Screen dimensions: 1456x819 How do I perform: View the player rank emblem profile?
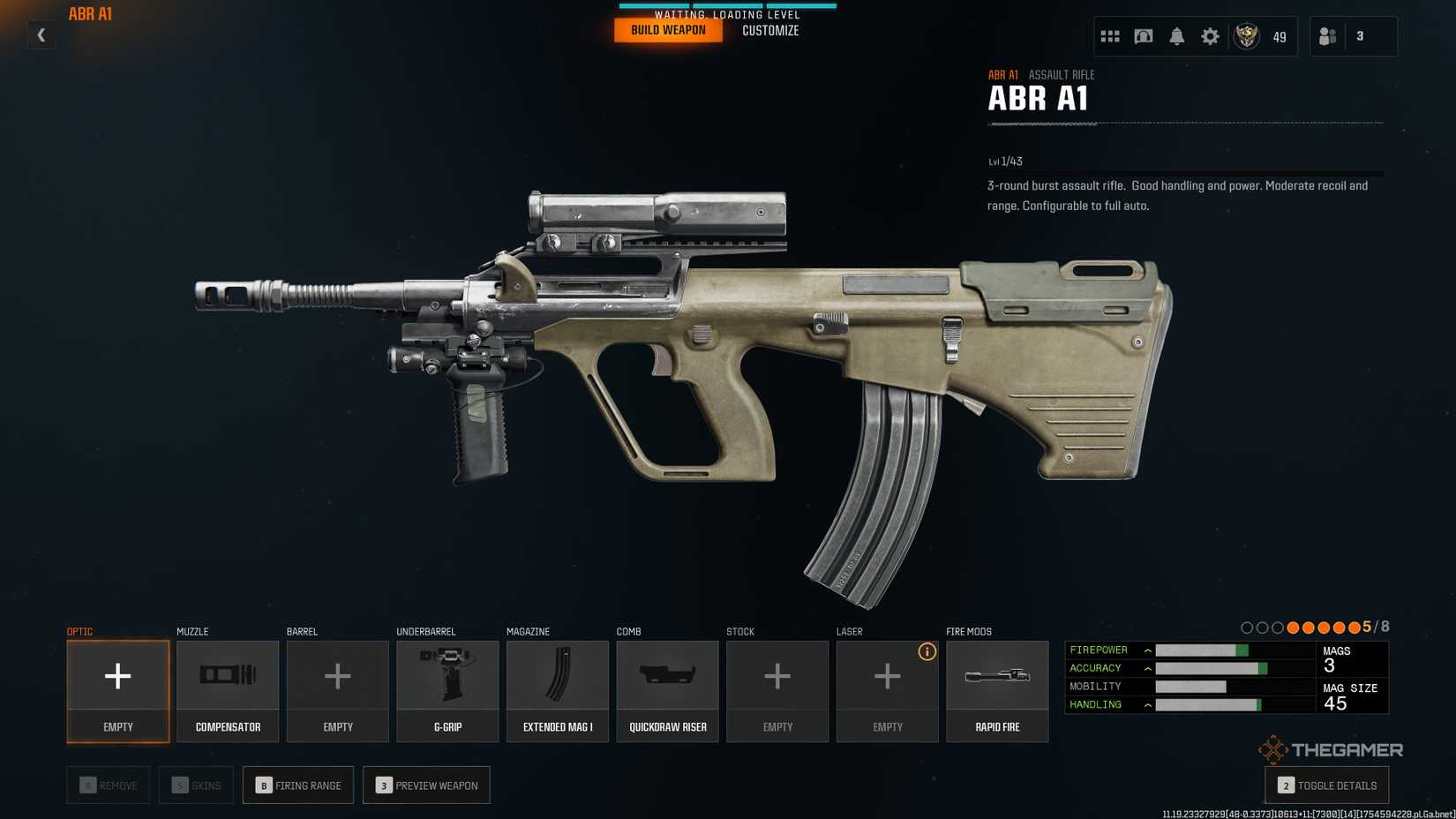1246,36
